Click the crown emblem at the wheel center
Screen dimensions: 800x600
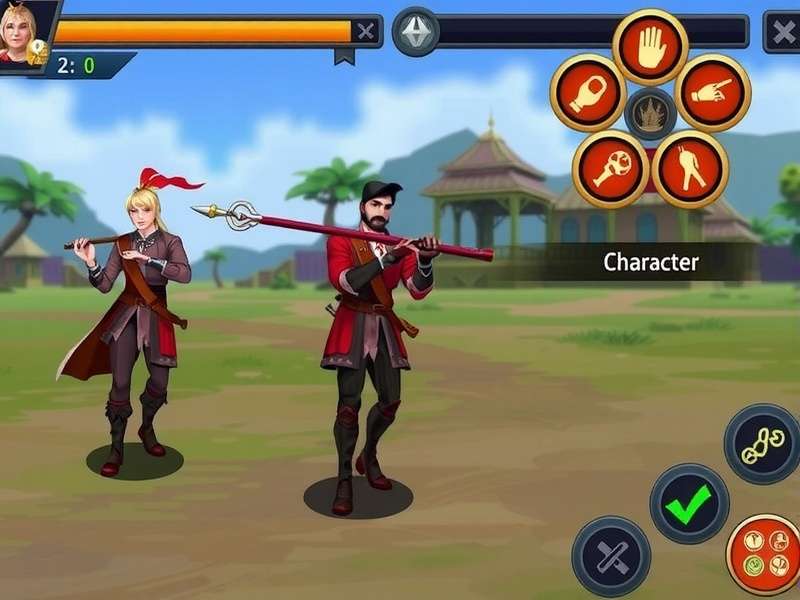(650, 112)
